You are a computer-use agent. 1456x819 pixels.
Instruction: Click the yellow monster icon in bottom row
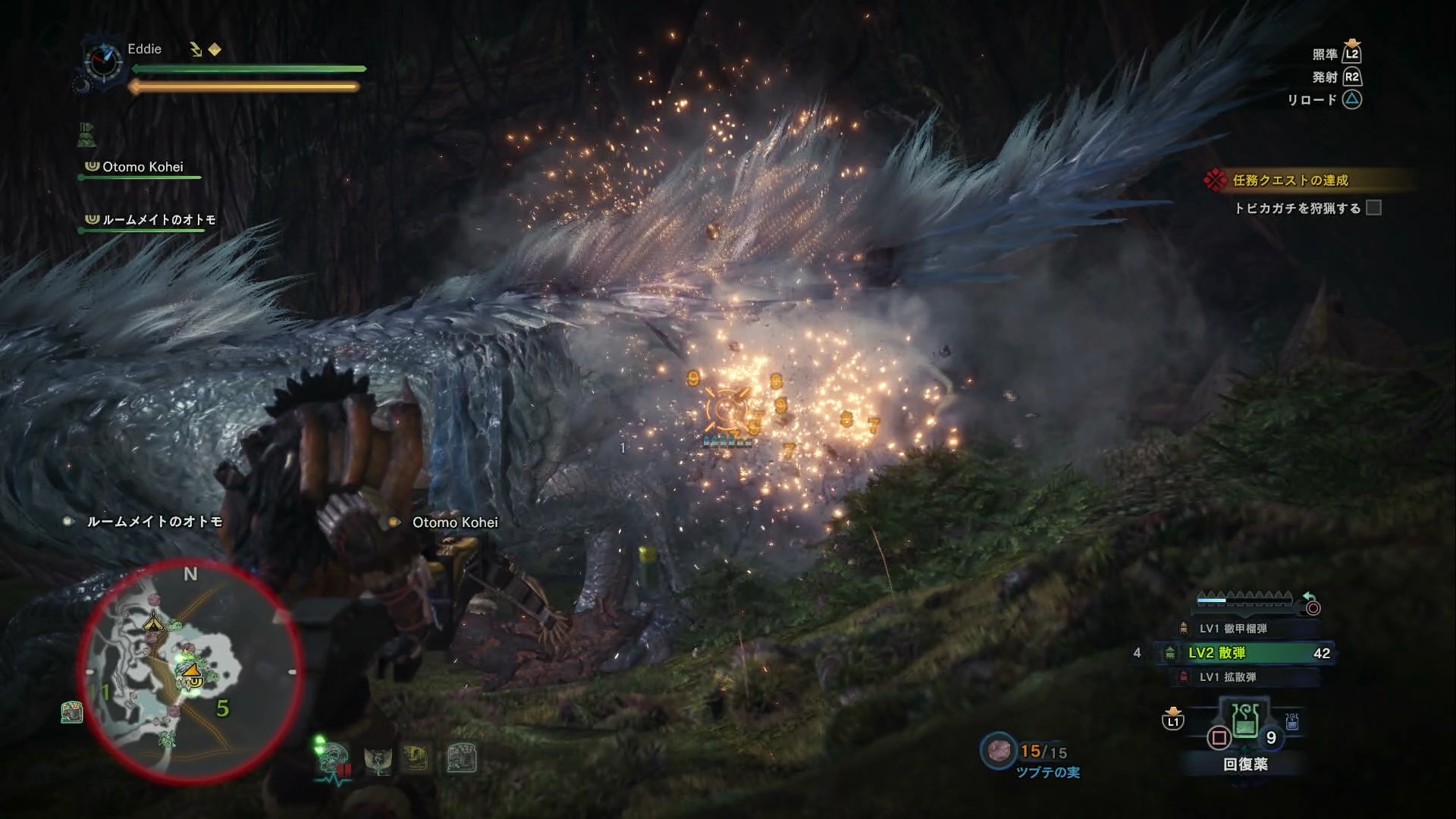click(416, 758)
